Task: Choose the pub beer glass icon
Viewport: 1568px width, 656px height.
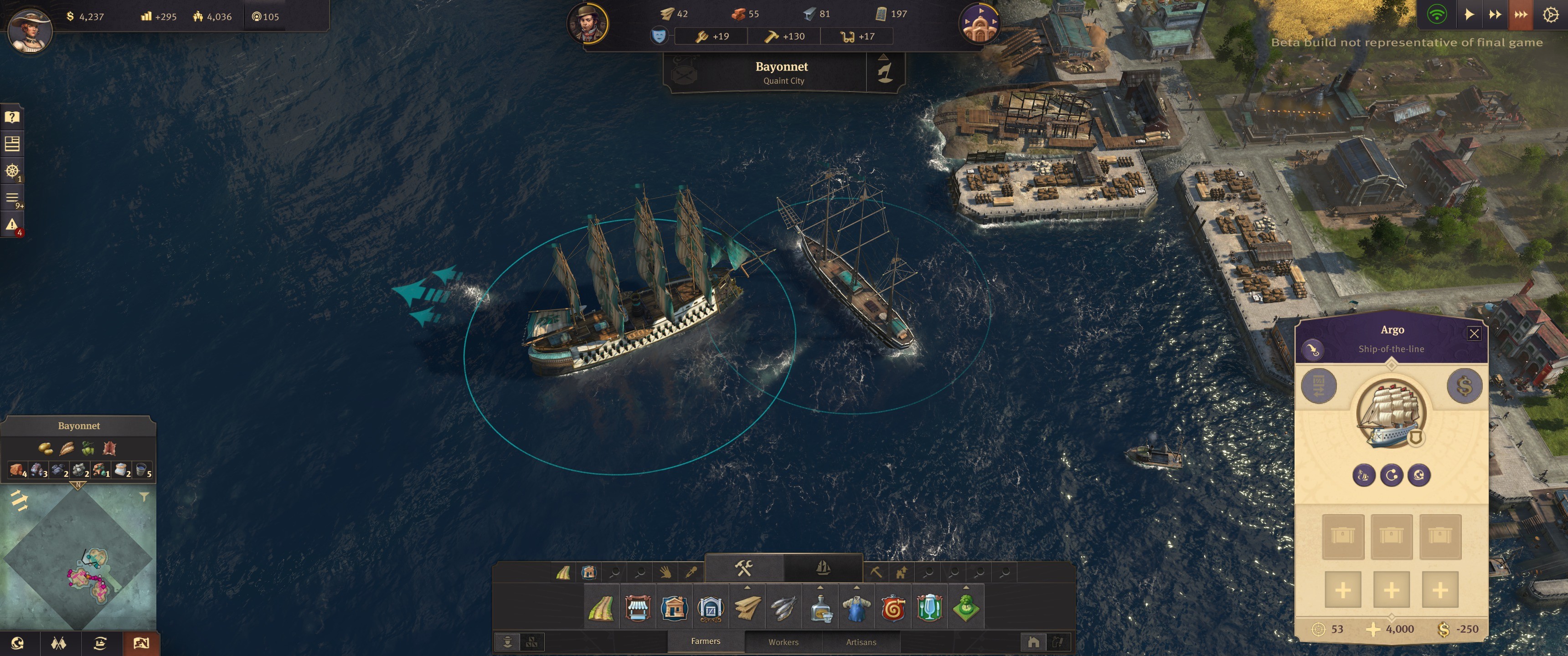Action: pos(929,608)
